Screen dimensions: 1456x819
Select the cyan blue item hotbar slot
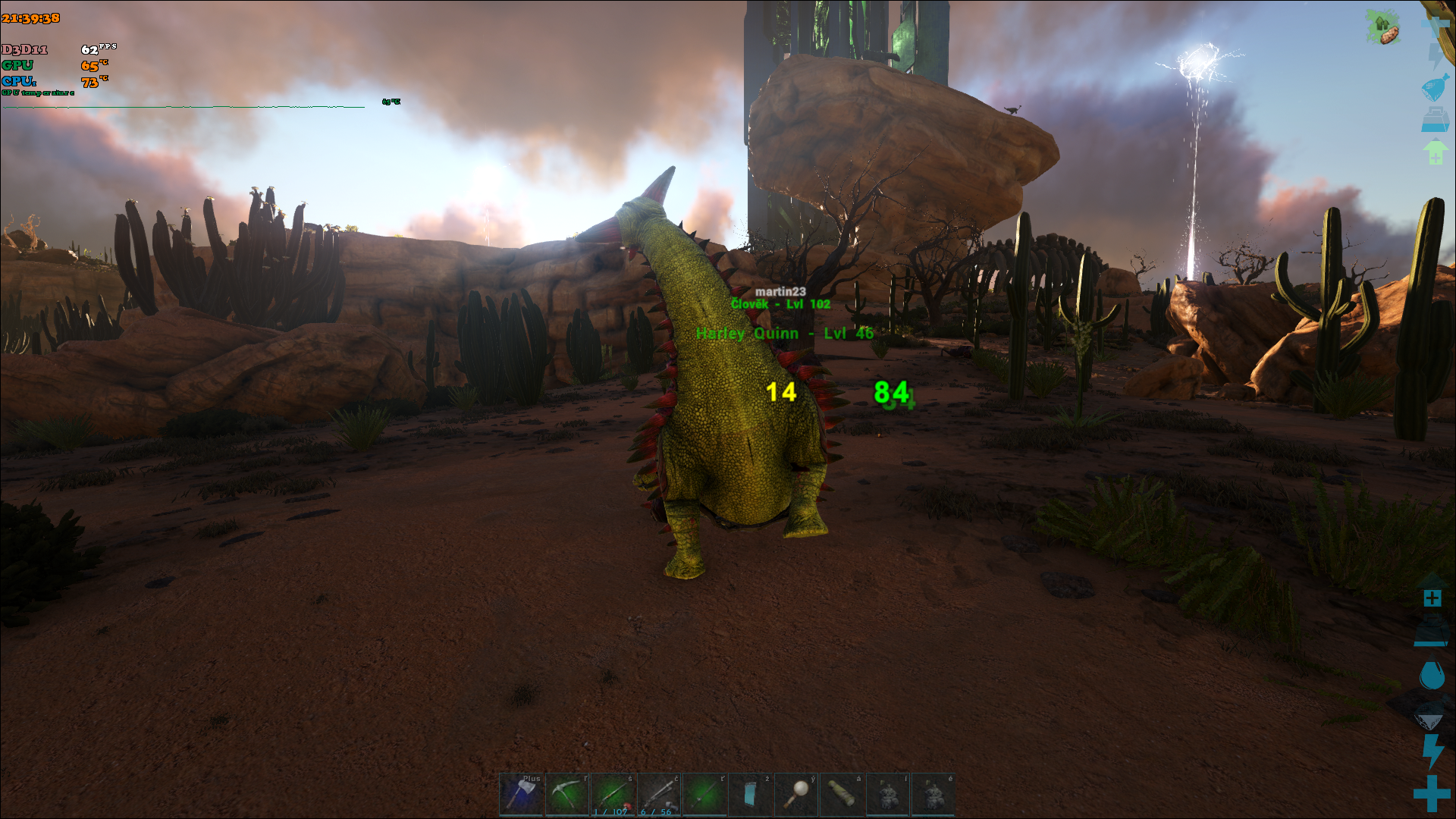[x=750, y=794]
